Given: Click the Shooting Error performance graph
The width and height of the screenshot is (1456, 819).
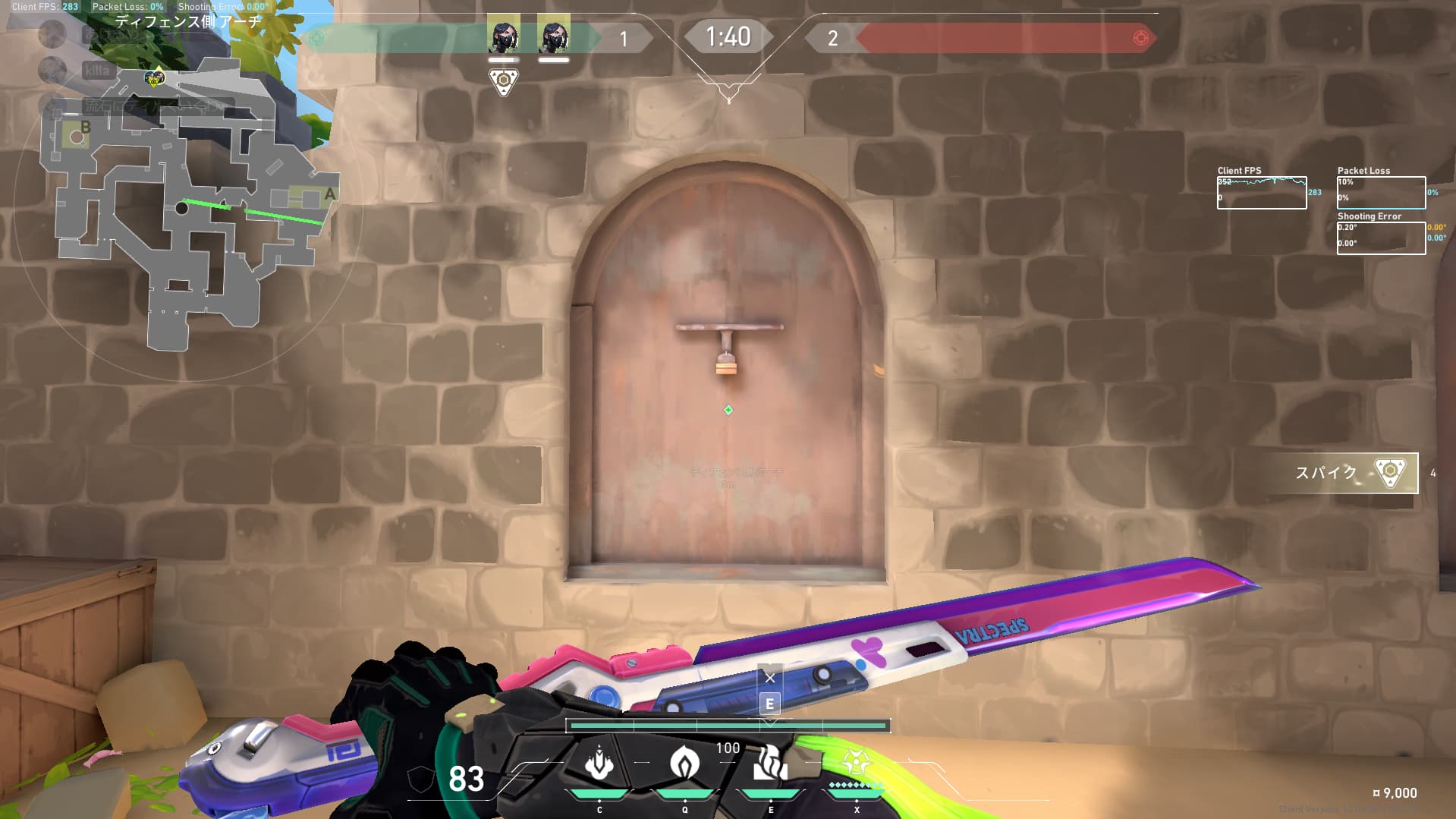Looking at the screenshot, I should (1380, 238).
